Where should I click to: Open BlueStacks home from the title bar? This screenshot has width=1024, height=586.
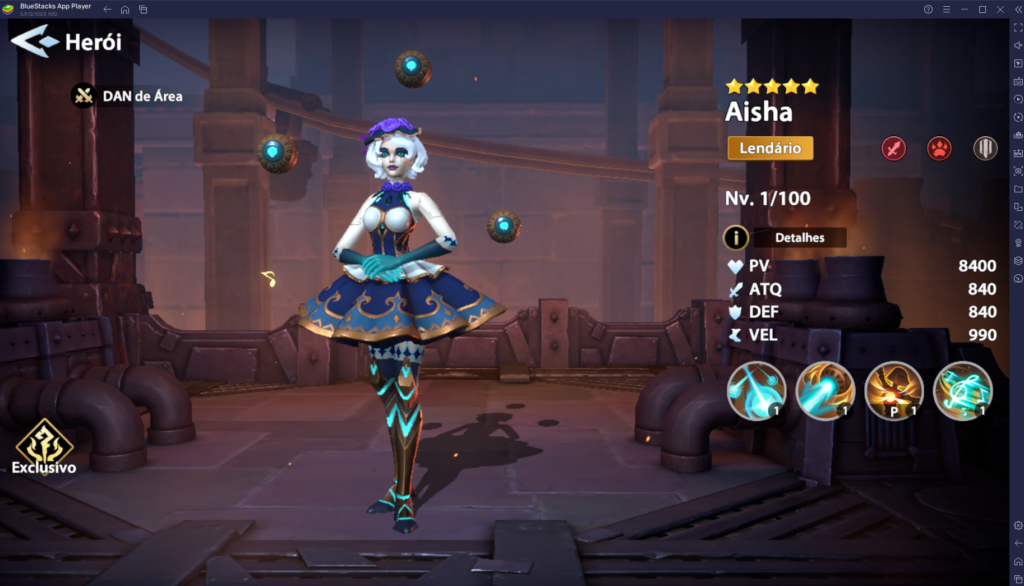pyautogui.click(x=125, y=9)
